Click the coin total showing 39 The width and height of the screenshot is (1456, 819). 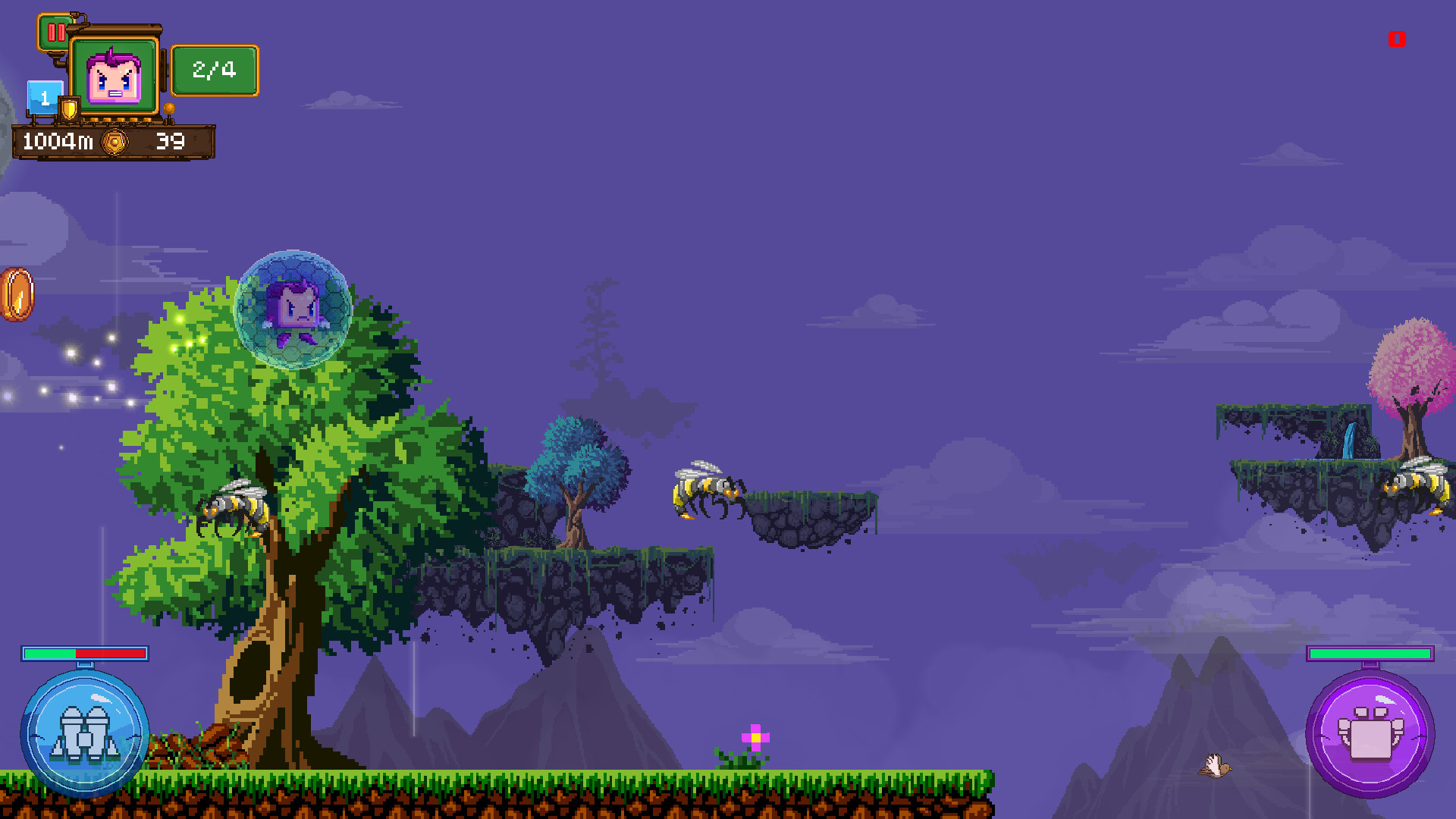tap(170, 140)
